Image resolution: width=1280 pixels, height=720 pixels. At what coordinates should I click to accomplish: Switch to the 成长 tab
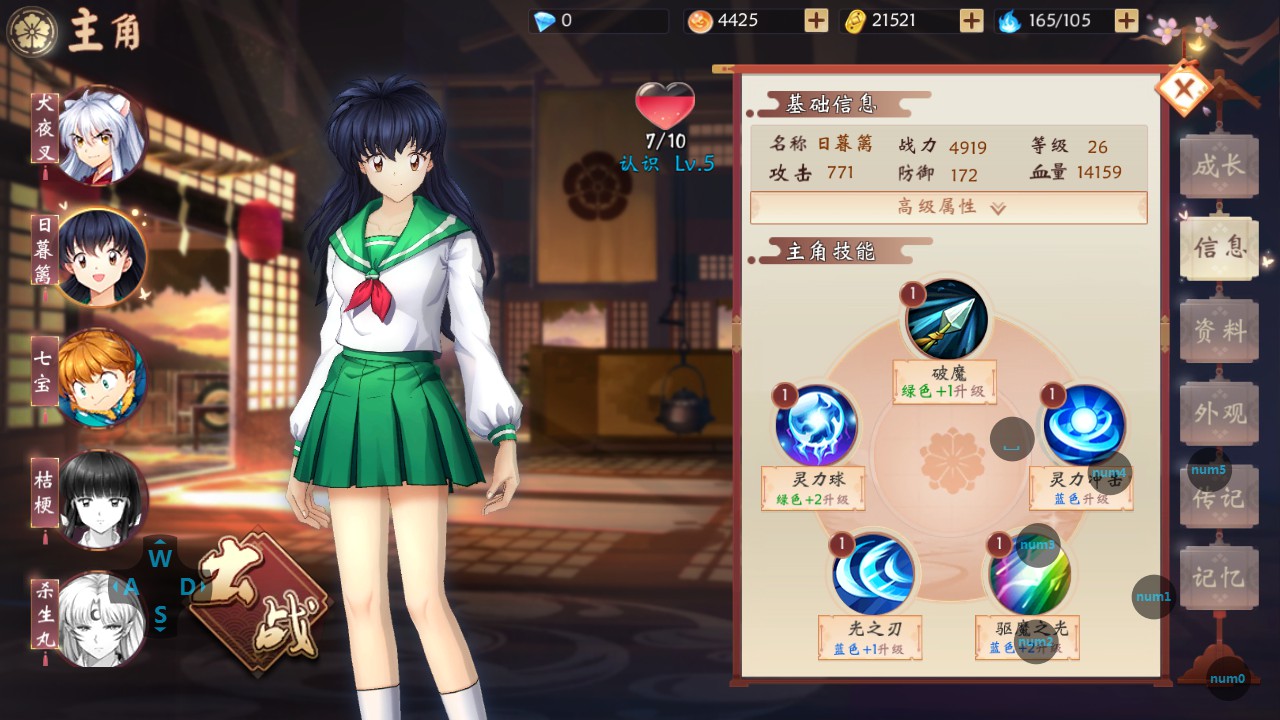(1218, 166)
